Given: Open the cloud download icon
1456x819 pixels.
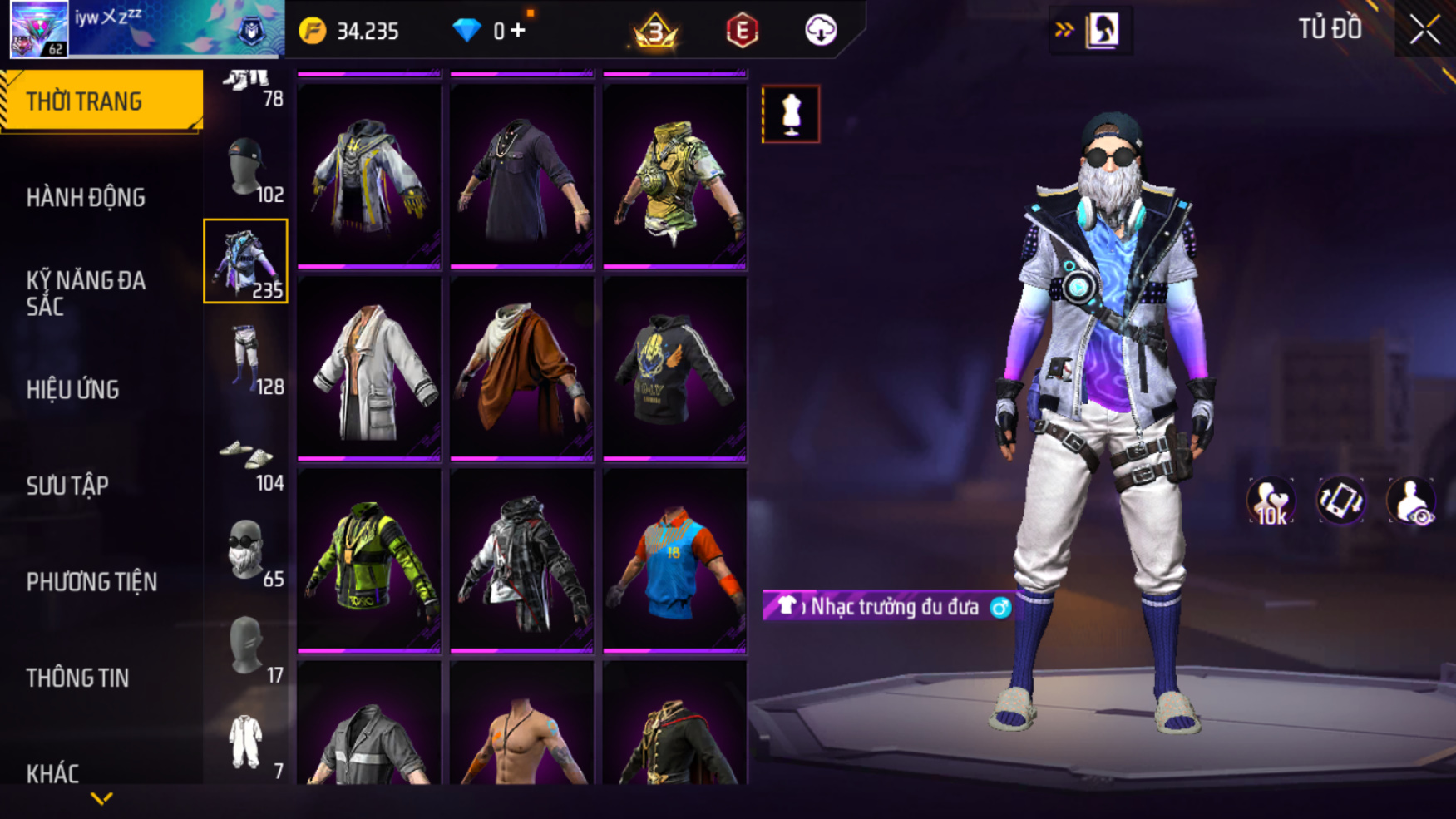Looking at the screenshot, I should [x=821, y=31].
